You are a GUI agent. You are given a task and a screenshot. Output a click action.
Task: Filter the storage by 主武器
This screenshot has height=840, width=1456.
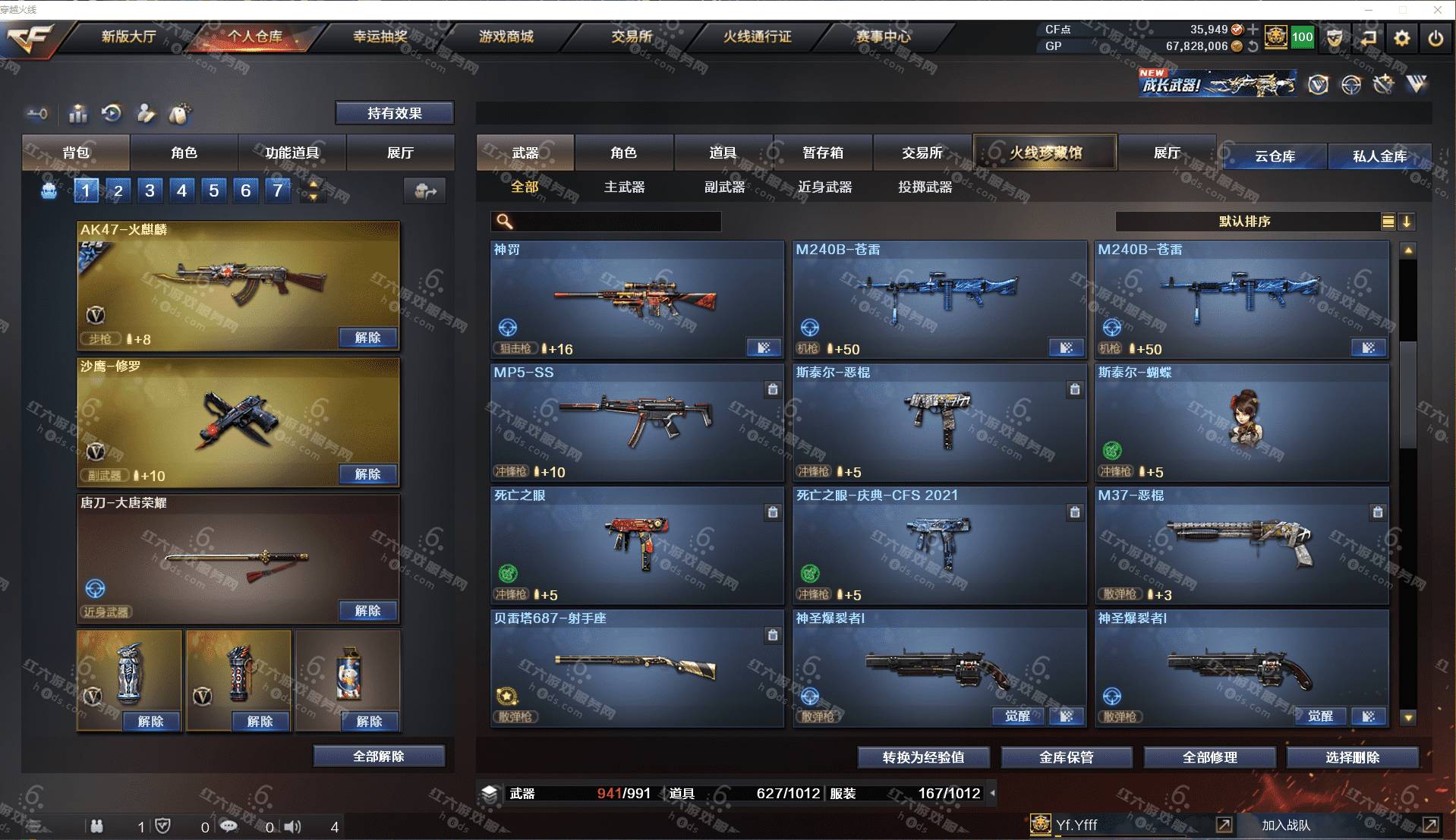point(624,187)
